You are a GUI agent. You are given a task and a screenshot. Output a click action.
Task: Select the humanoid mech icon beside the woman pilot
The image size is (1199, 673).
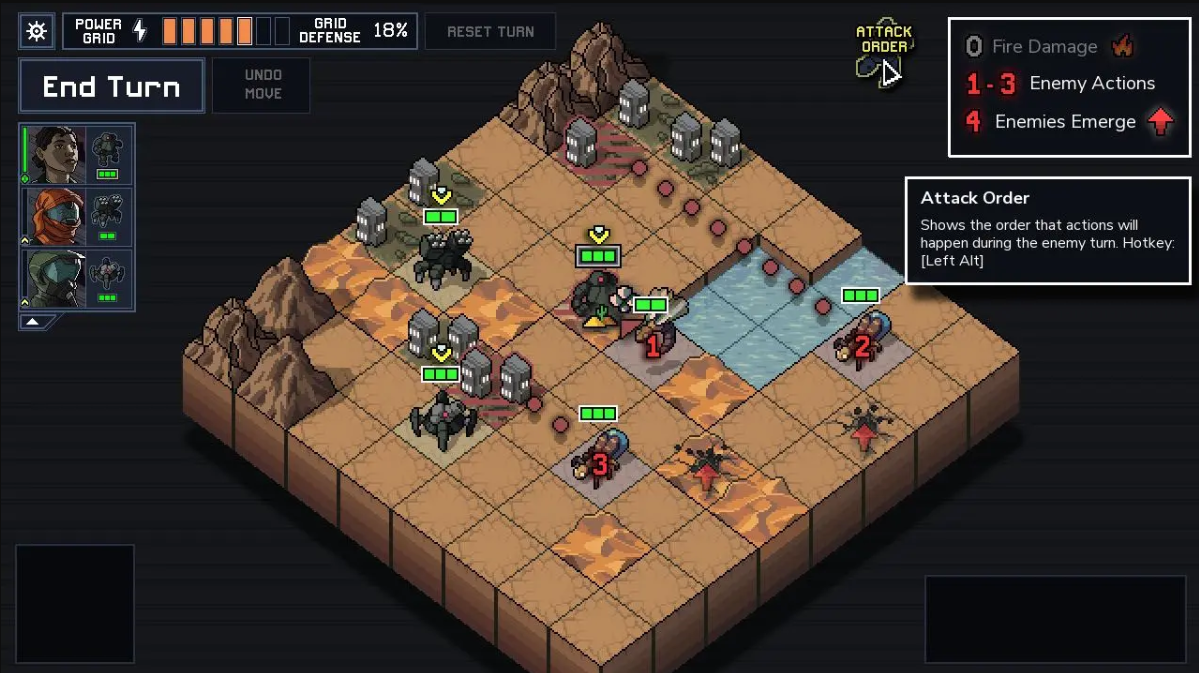107,154
